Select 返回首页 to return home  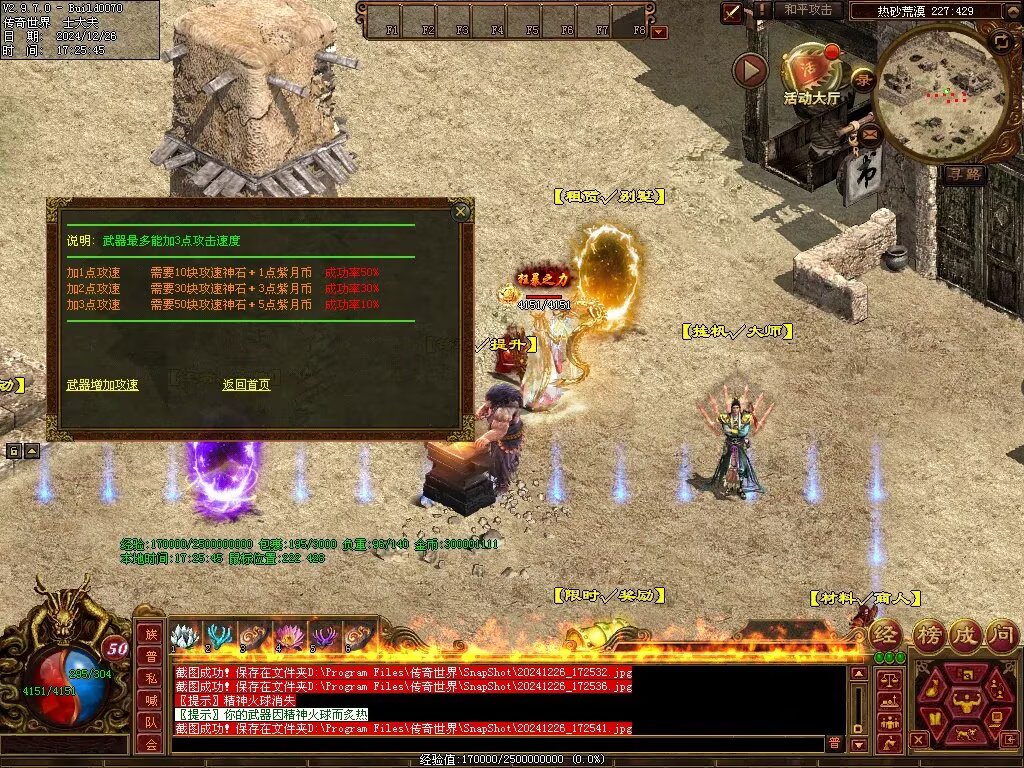(x=246, y=384)
